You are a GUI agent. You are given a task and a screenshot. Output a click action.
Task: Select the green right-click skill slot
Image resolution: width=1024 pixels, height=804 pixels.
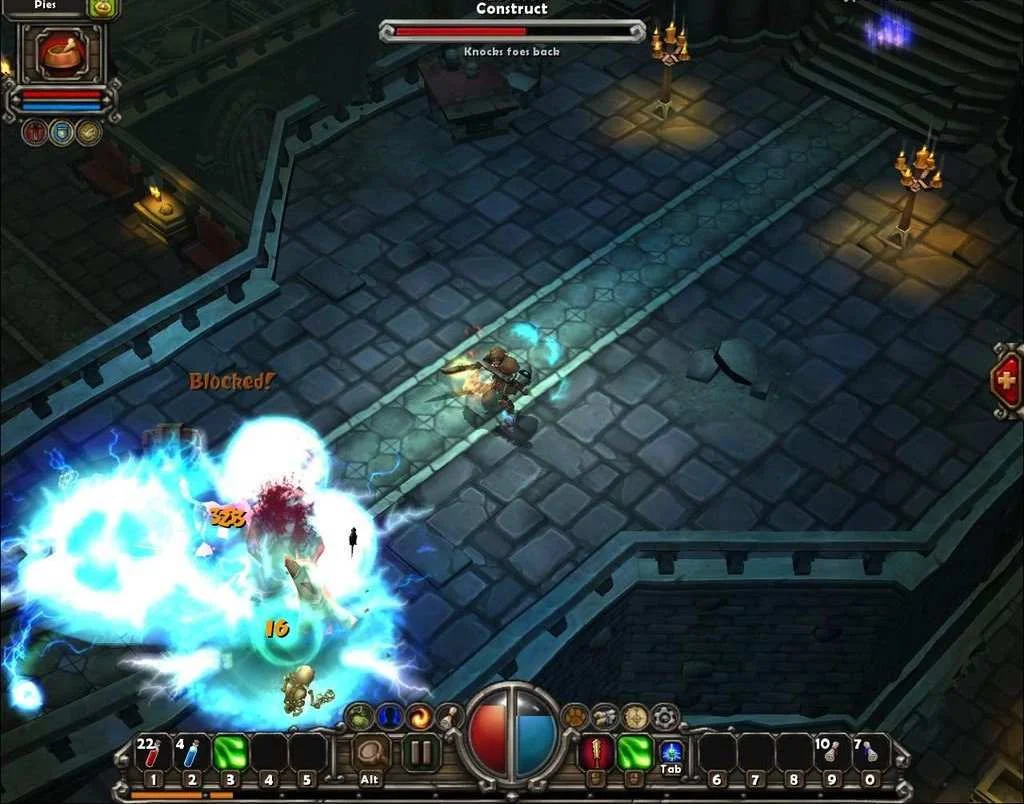point(634,752)
